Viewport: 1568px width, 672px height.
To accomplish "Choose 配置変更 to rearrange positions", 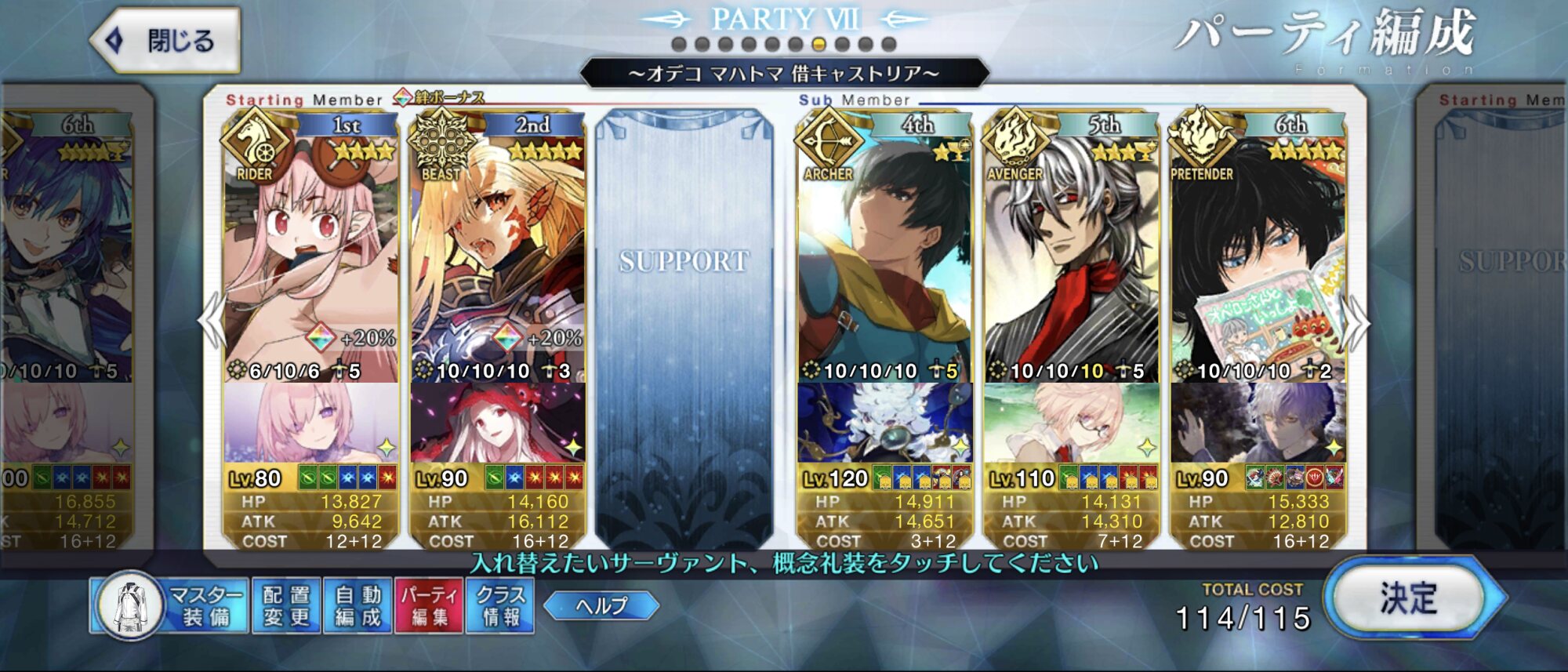I will click(x=286, y=606).
